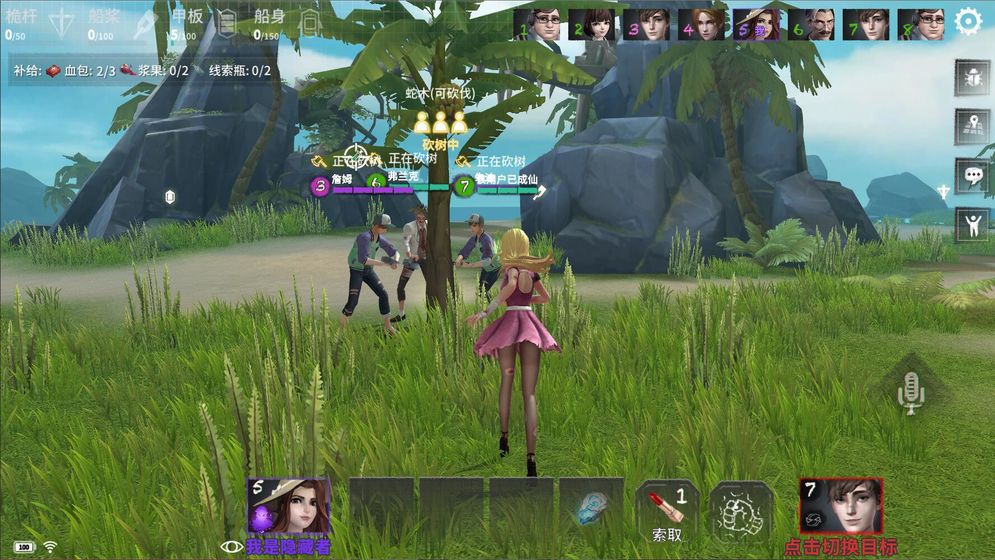This screenshot has width=995, height=560.
Task: Select player 7 portrait in the top bar
Action: pos(866,23)
